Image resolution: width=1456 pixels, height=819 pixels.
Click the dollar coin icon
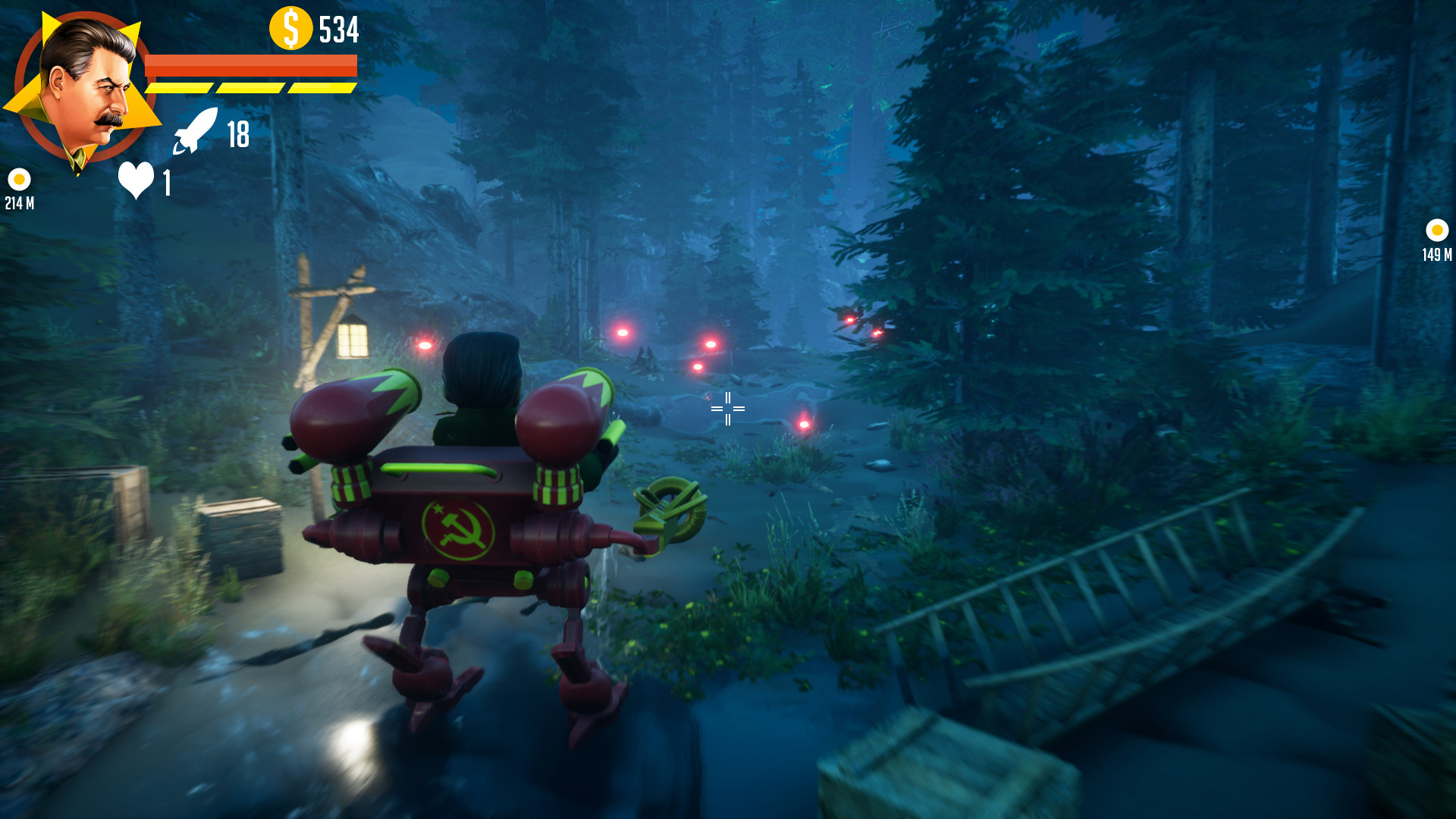[x=290, y=29]
